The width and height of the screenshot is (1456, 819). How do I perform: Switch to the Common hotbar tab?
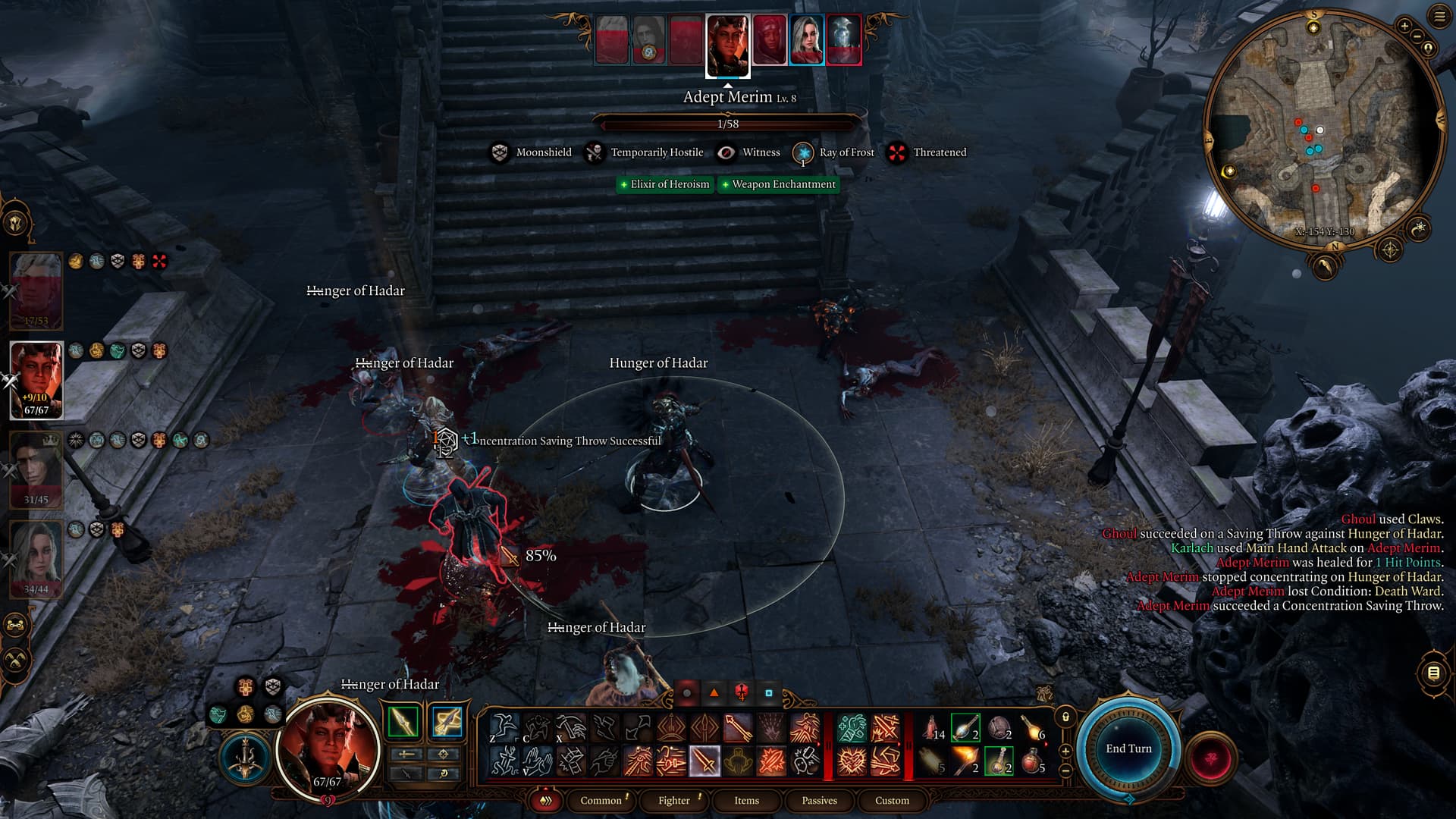pyautogui.click(x=601, y=800)
